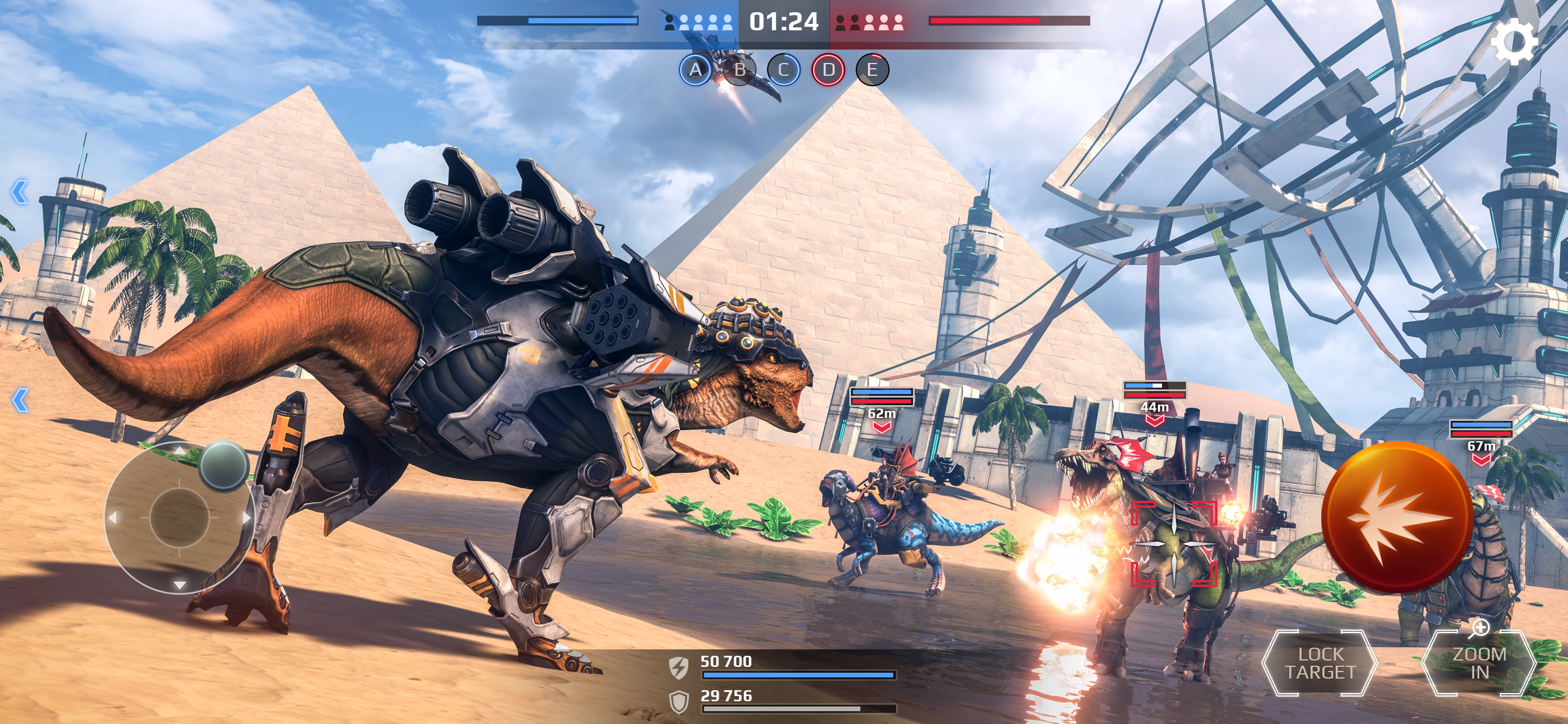
Task: Click the virtual movement joystick
Action: pos(180,517)
